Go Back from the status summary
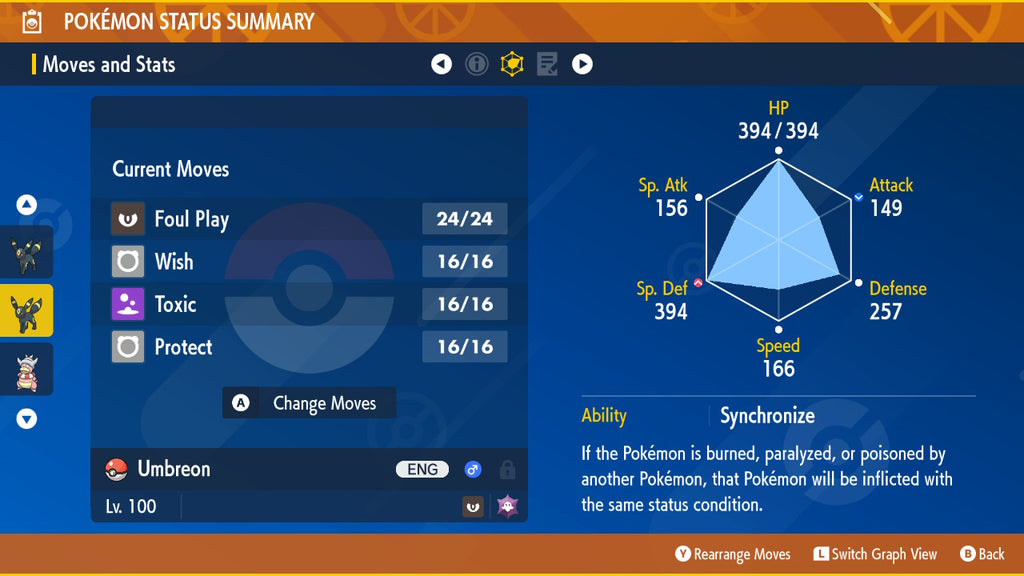This screenshot has height=576, width=1024. click(x=982, y=554)
